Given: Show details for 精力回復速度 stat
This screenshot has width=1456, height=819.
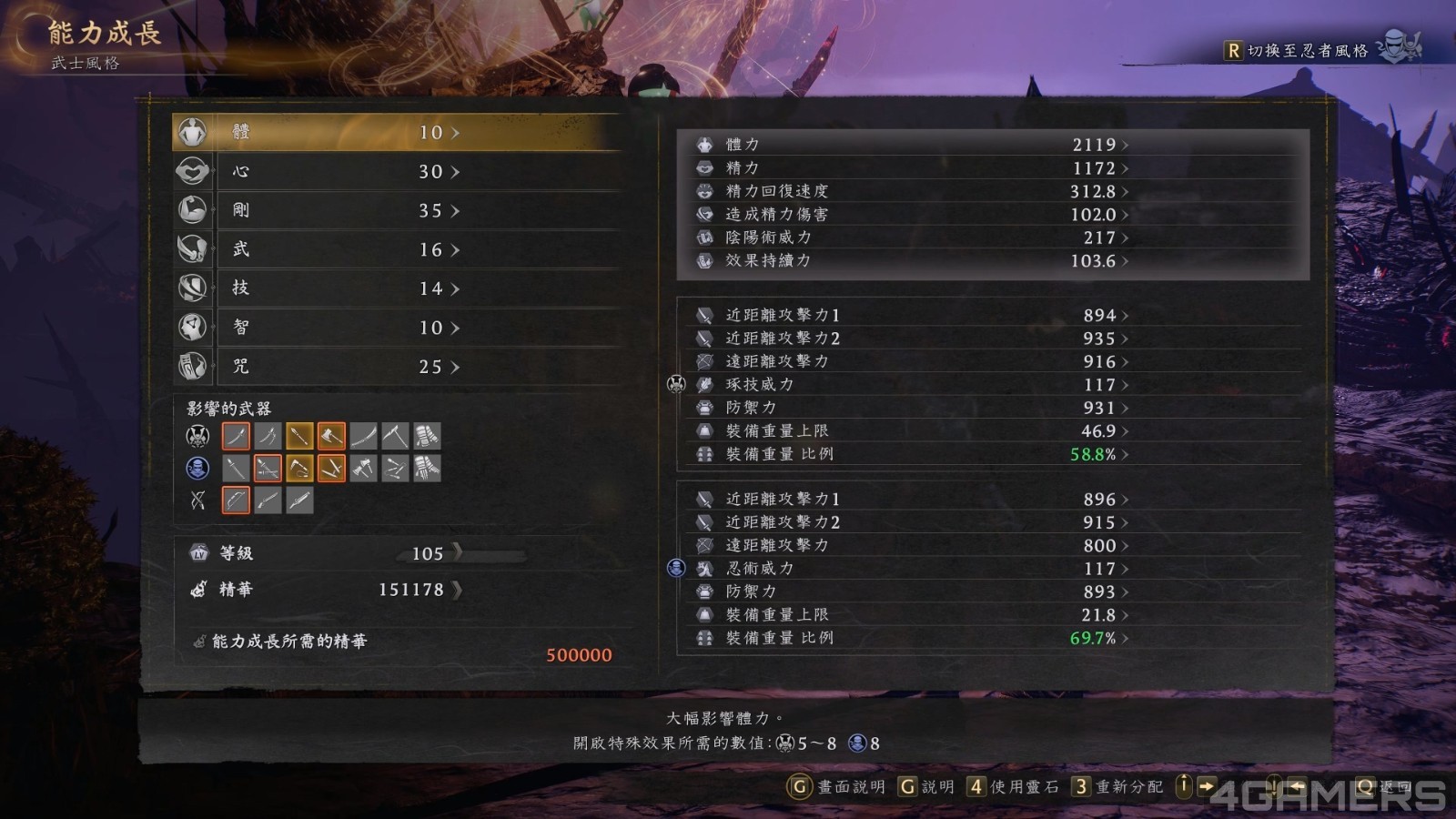Looking at the screenshot, I should point(910,191).
